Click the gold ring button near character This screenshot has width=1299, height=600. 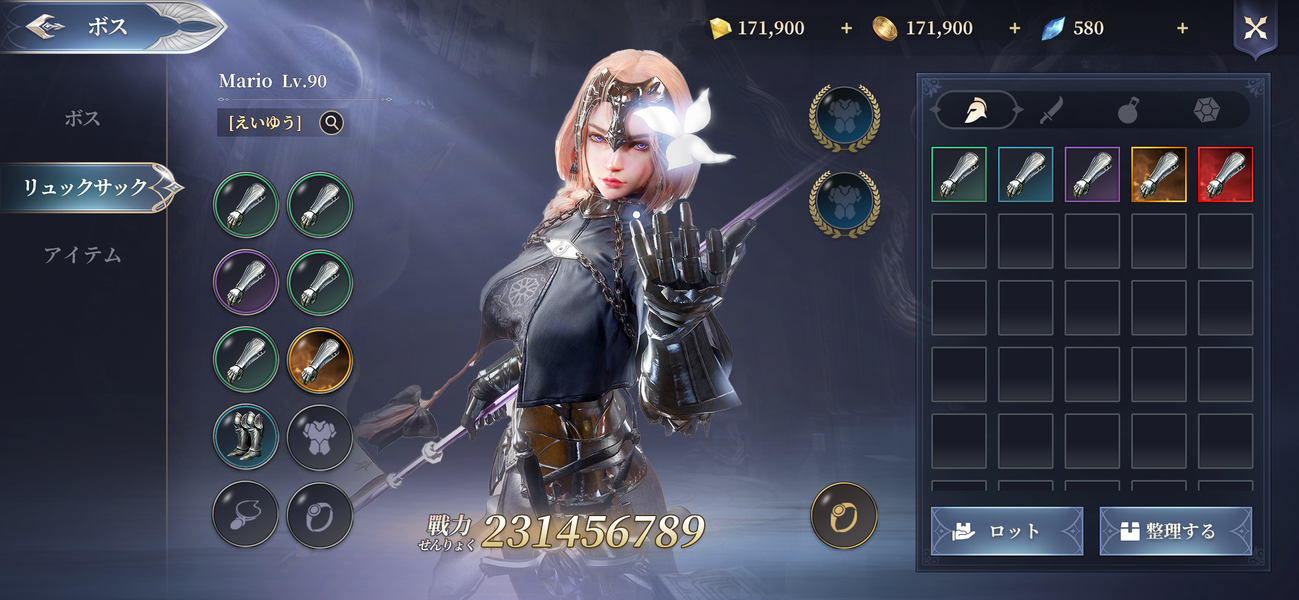click(844, 516)
